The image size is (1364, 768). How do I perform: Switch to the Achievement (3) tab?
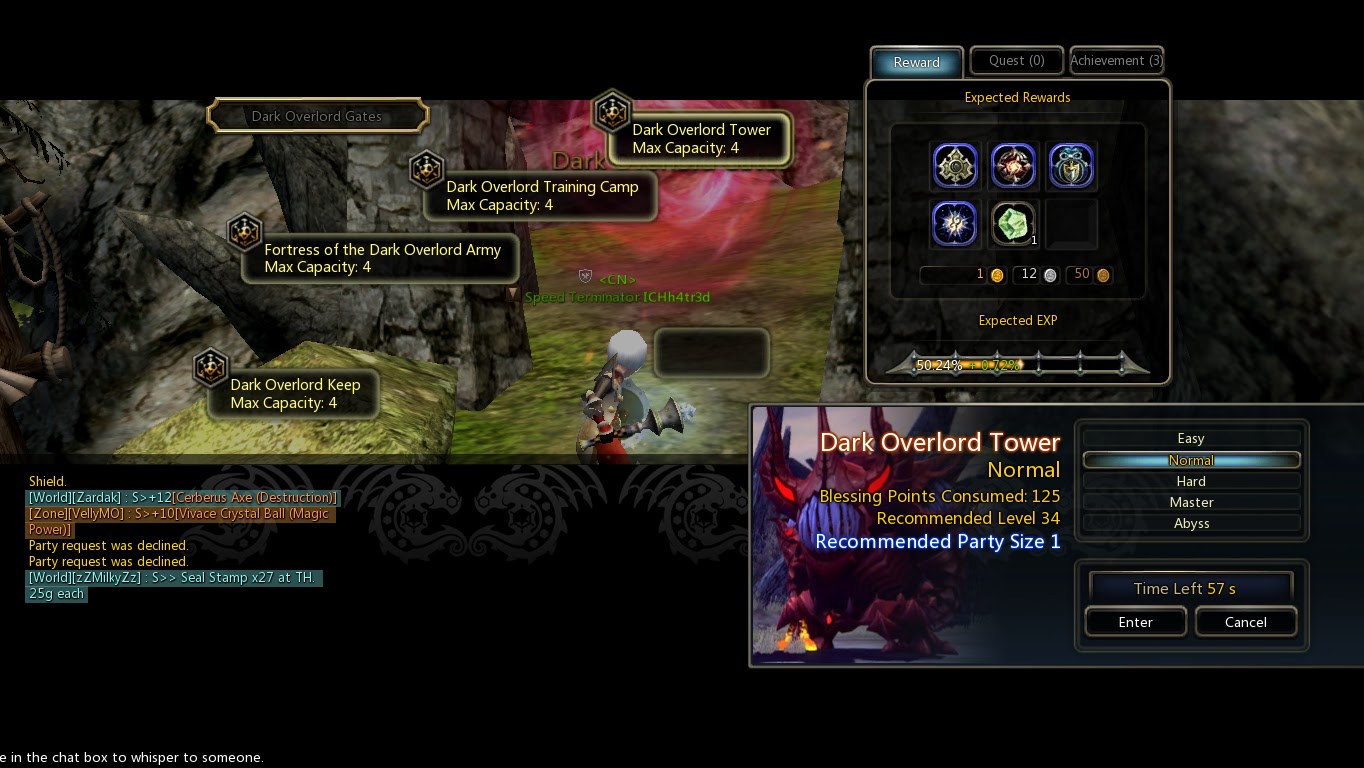[1116, 60]
